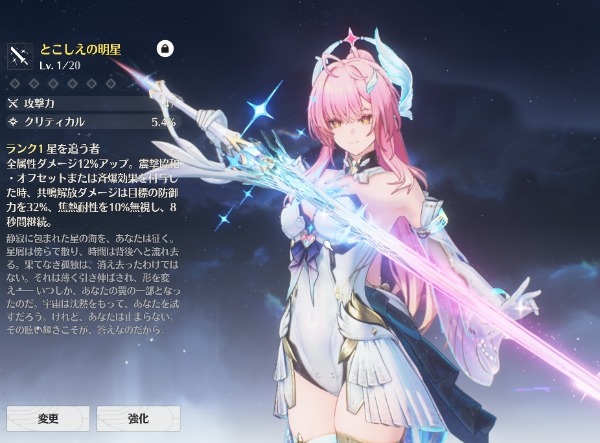The height and width of the screenshot is (443, 600).
Task: Toggle the weapon lock icon
Action: coord(166,49)
